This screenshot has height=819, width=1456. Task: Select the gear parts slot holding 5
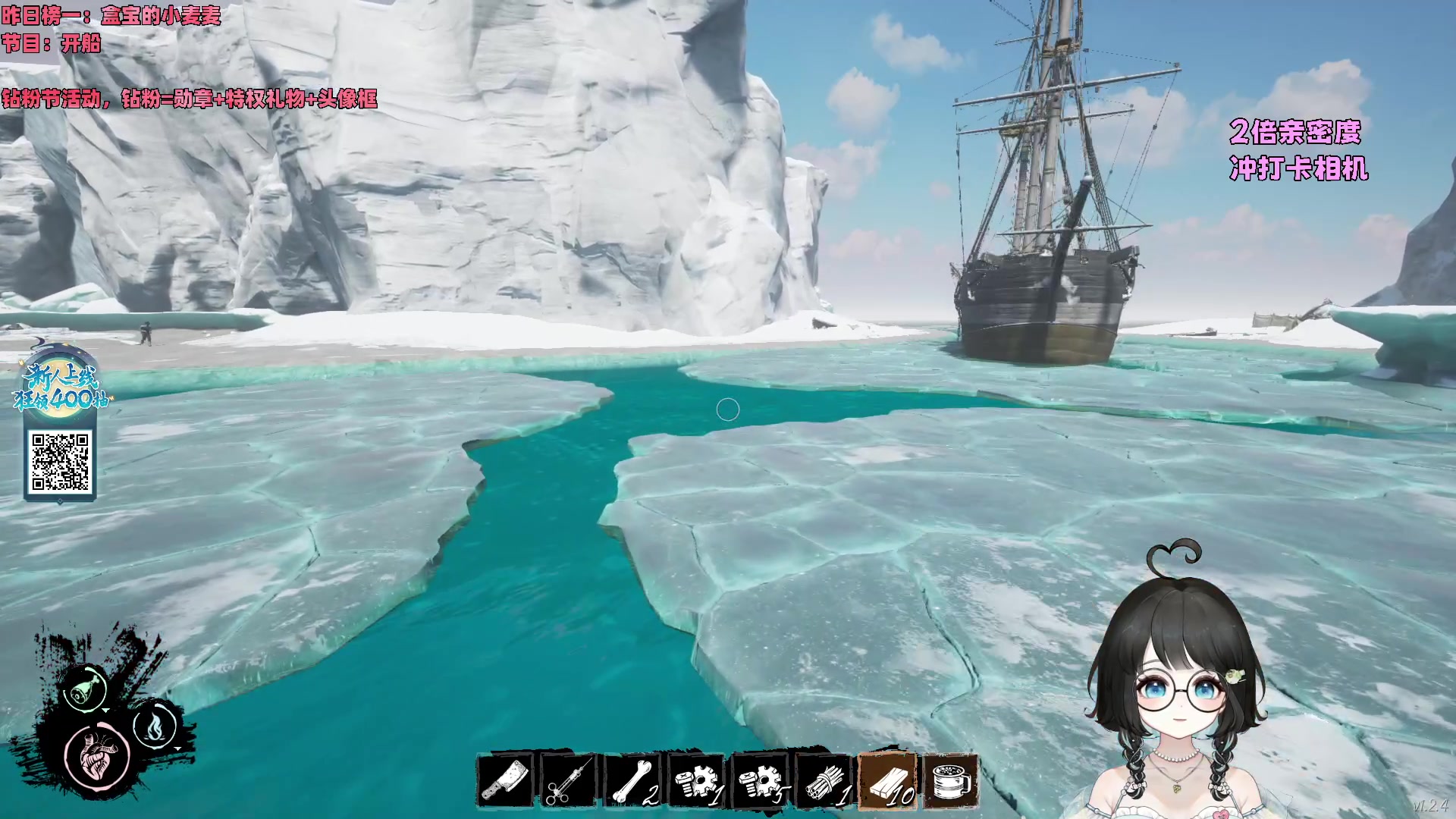[760, 781]
